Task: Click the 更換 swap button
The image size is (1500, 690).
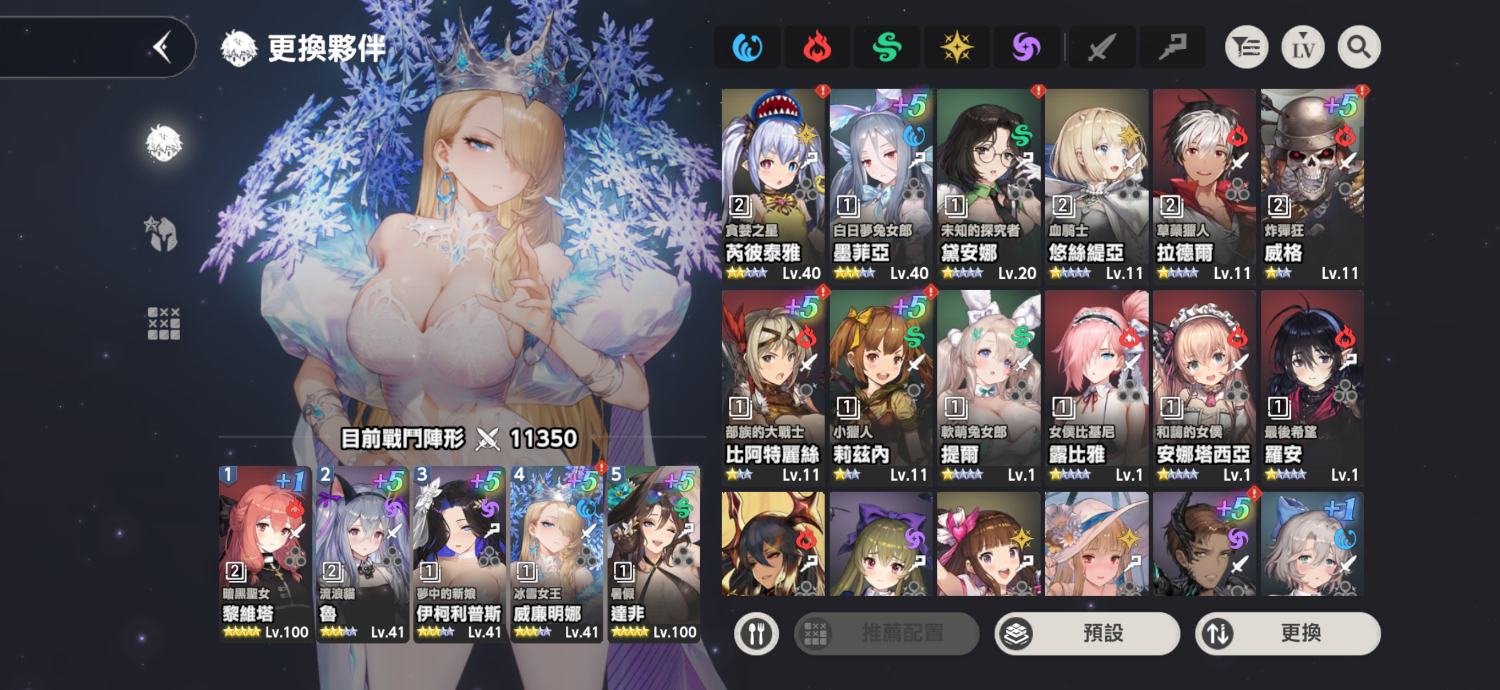Action: tap(1288, 633)
